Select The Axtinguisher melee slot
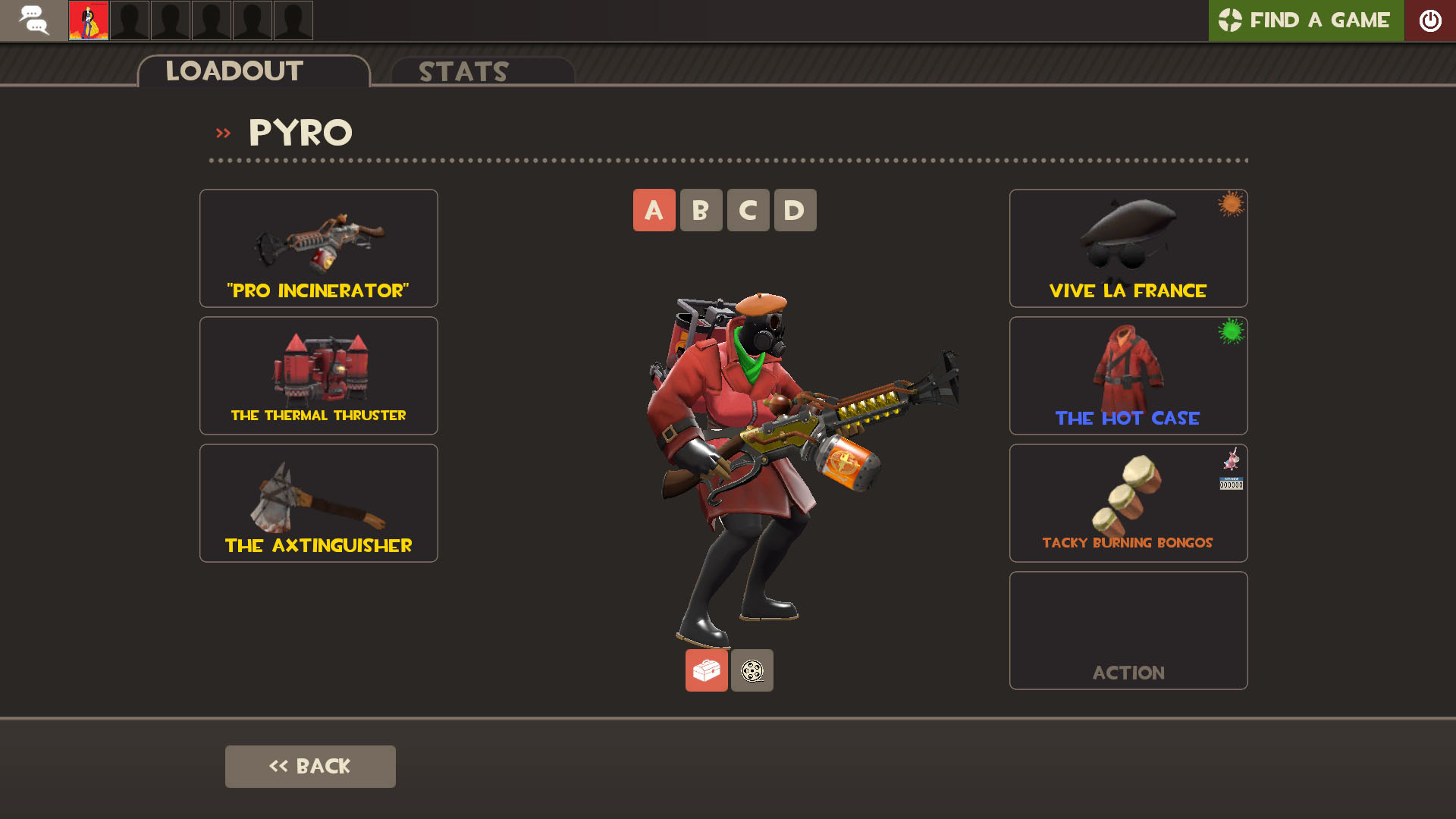This screenshot has height=819, width=1456. point(318,503)
